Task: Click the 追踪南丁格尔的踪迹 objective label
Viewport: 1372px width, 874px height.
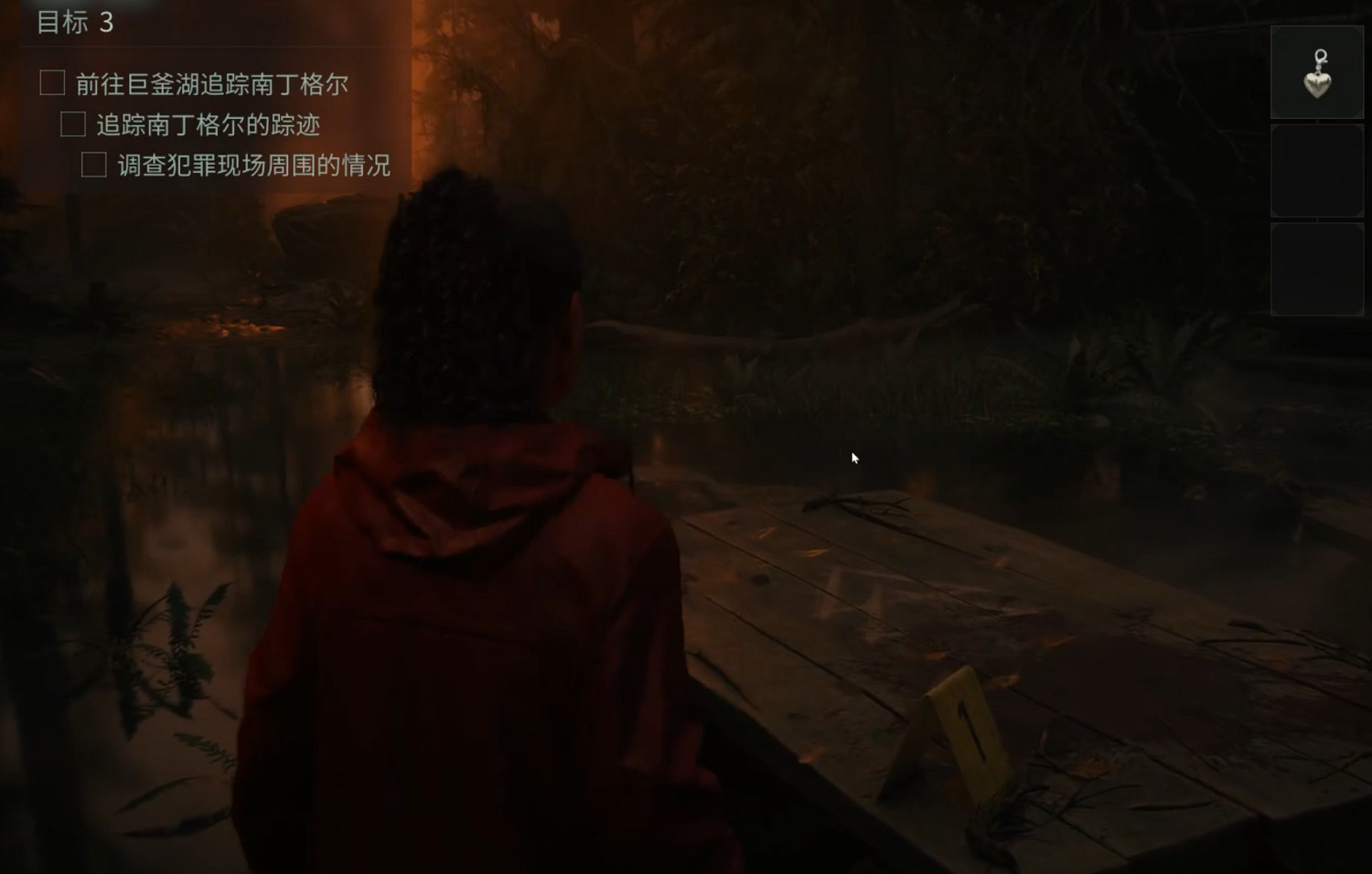Action: point(212,124)
